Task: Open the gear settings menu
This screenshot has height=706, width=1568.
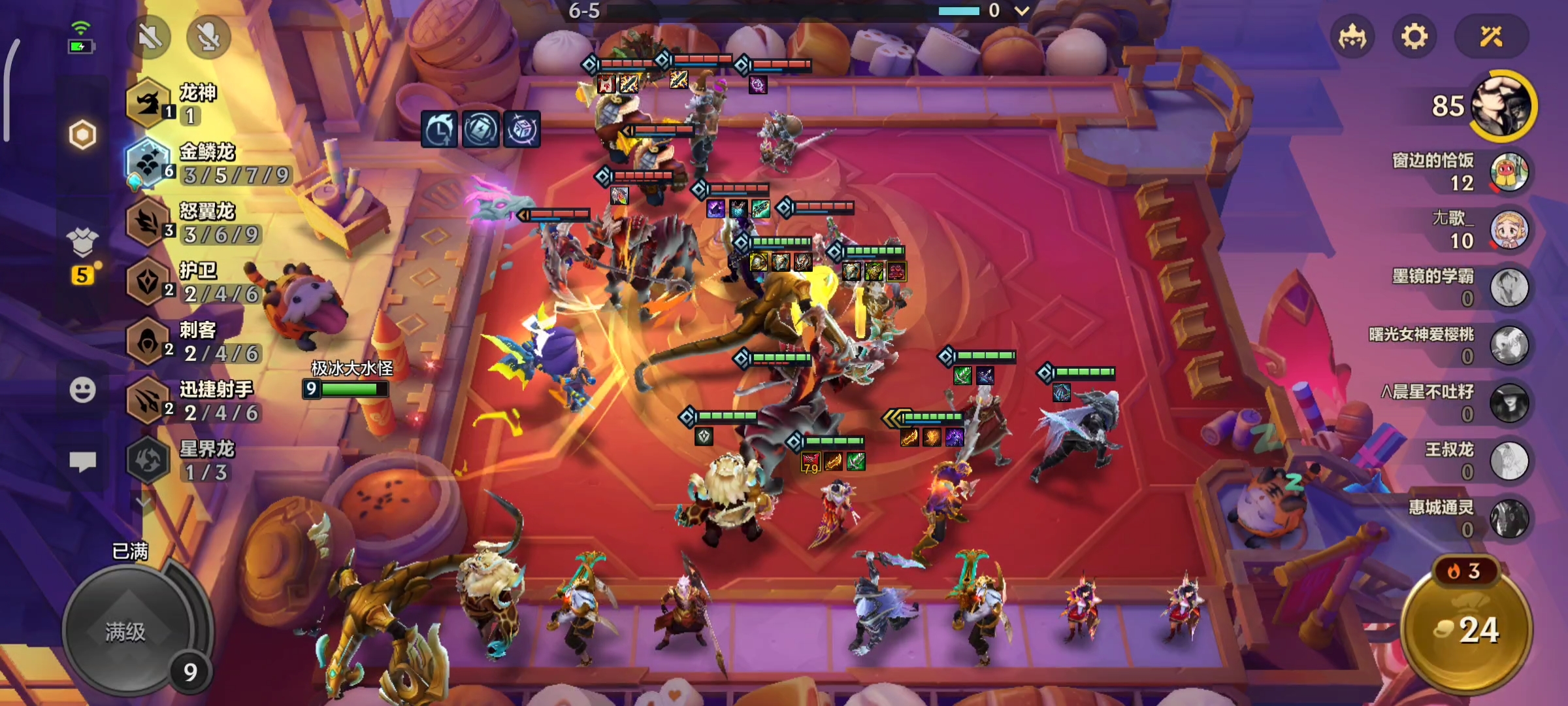Action: pyautogui.click(x=1414, y=37)
